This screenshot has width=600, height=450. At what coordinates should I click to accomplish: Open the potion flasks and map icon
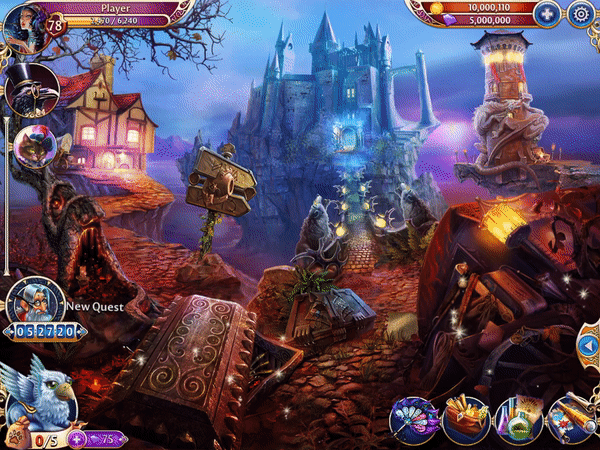pyautogui.click(x=518, y=418)
